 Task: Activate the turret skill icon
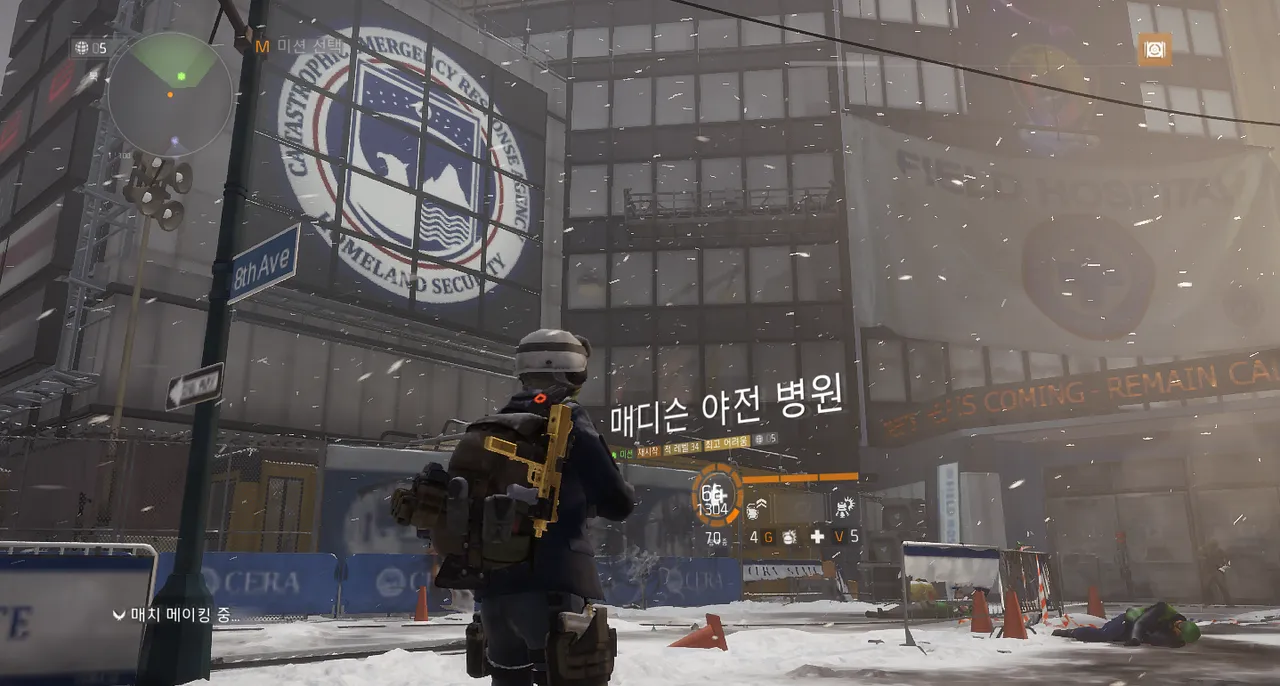tap(844, 507)
